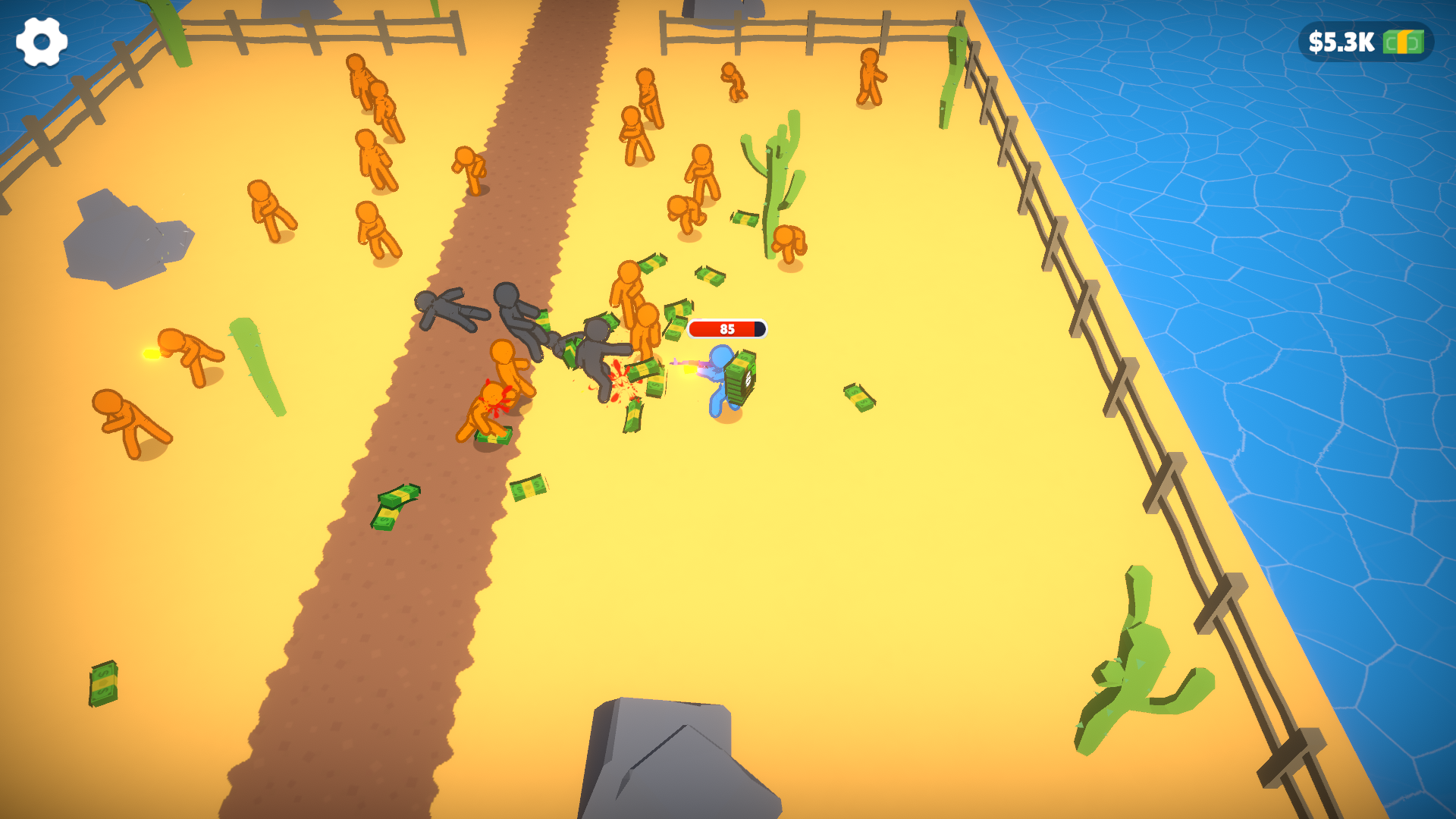The height and width of the screenshot is (819, 1456).
Task: Open the settings gear icon
Action: coord(42,42)
